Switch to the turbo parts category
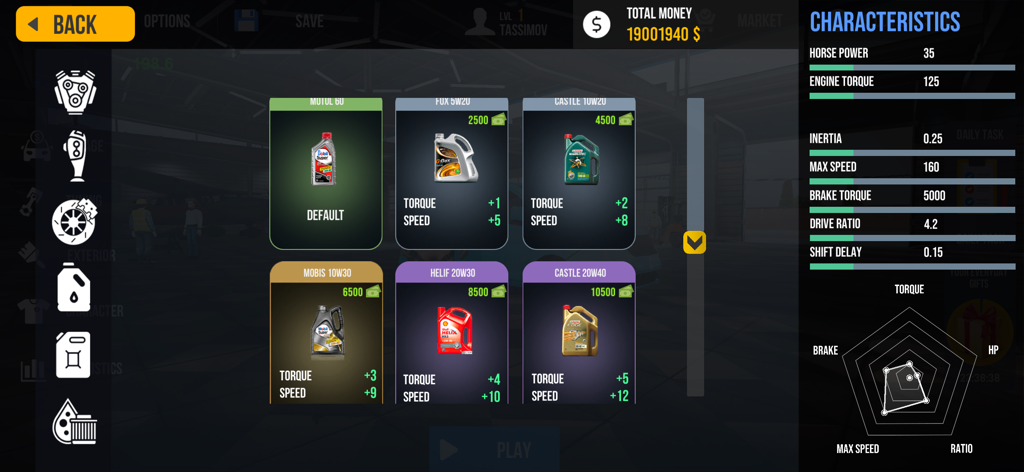 point(75,155)
